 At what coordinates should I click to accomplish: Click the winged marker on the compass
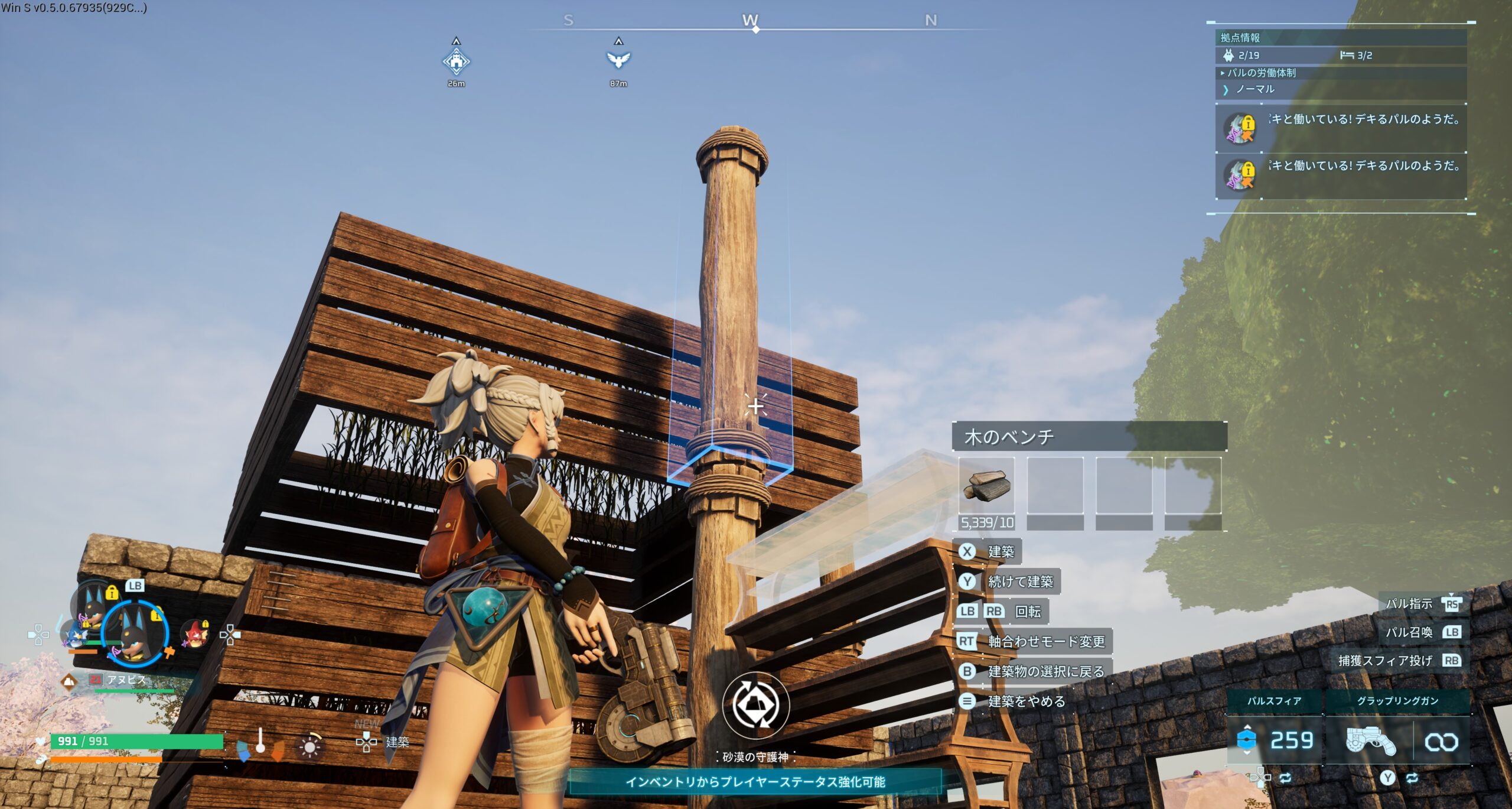pos(618,59)
